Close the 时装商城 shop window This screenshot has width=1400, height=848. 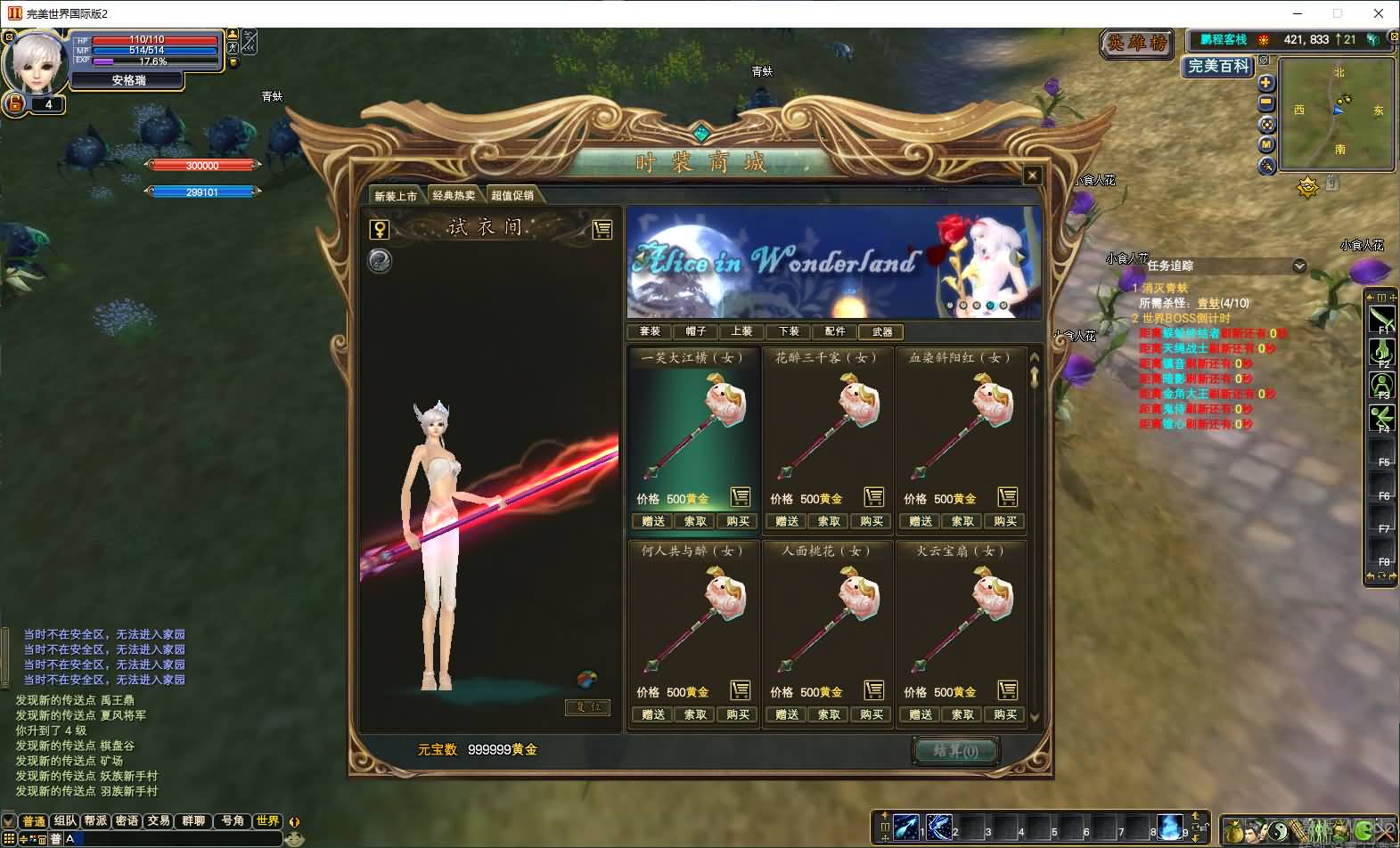tap(1032, 175)
